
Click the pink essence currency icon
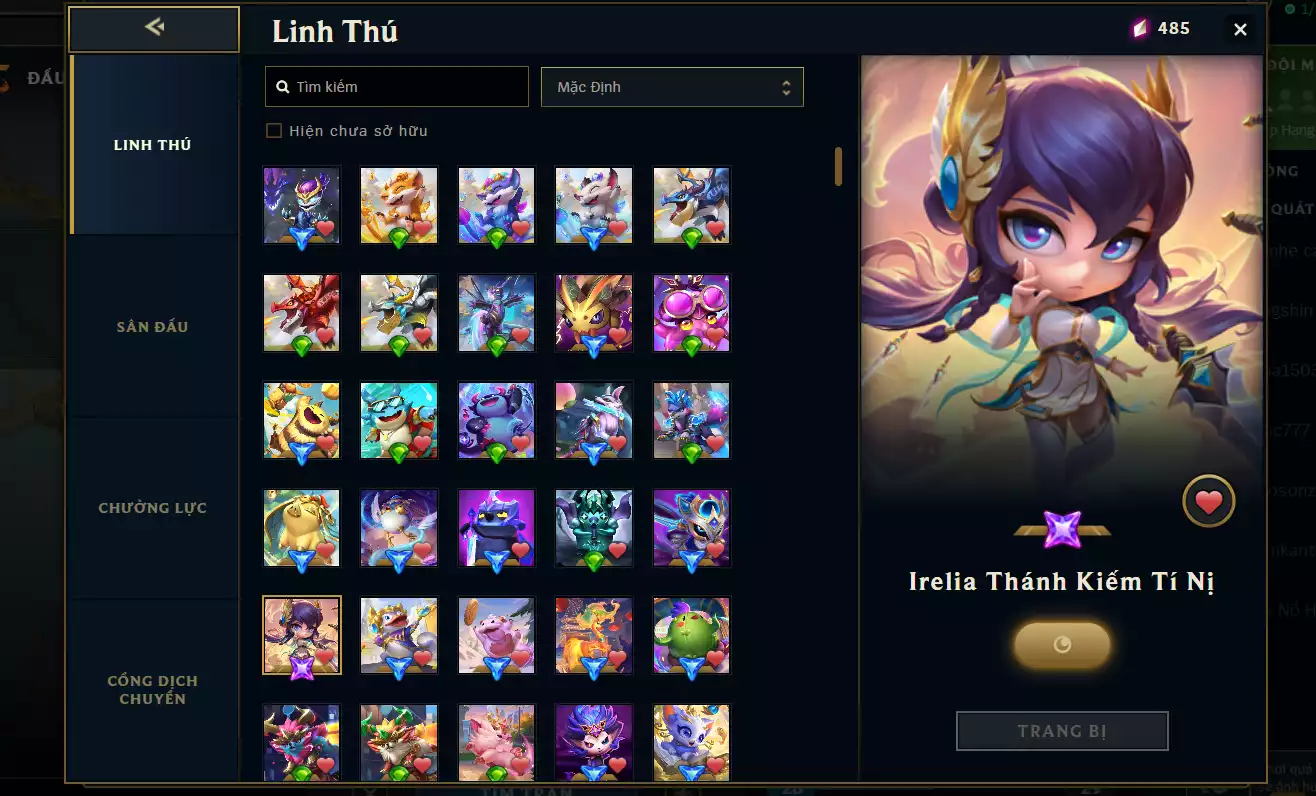point(1140,29)
